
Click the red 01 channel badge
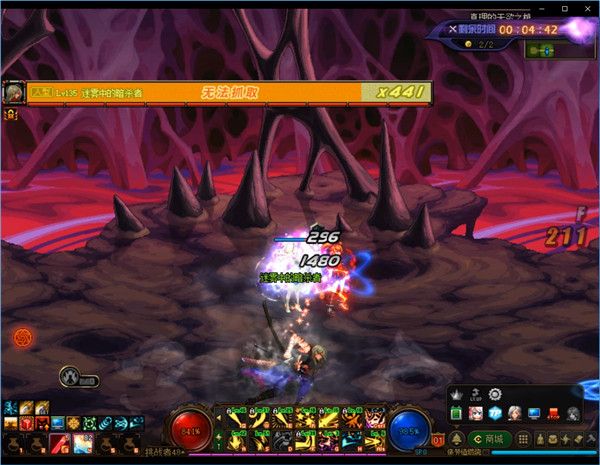click(x=438, y=440)
